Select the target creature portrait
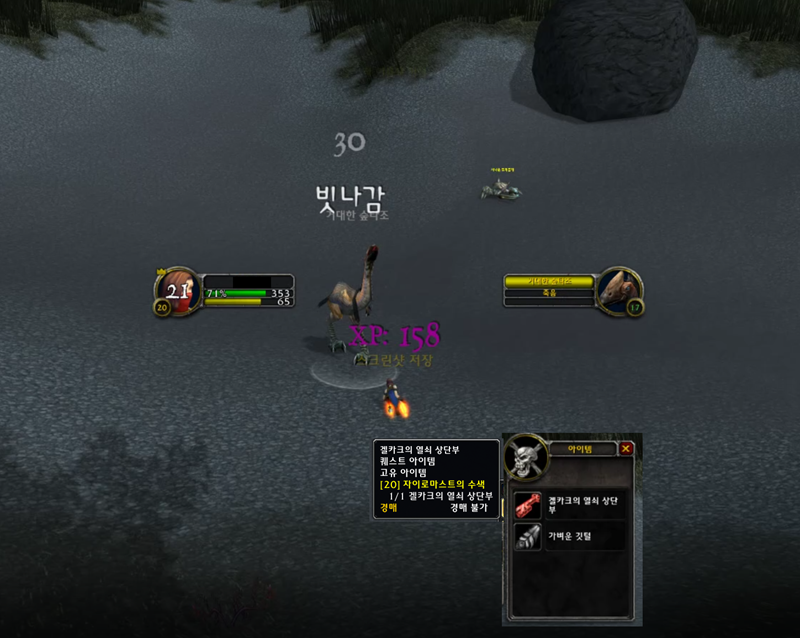The image size is (800, 638). [x=619, y=288]
